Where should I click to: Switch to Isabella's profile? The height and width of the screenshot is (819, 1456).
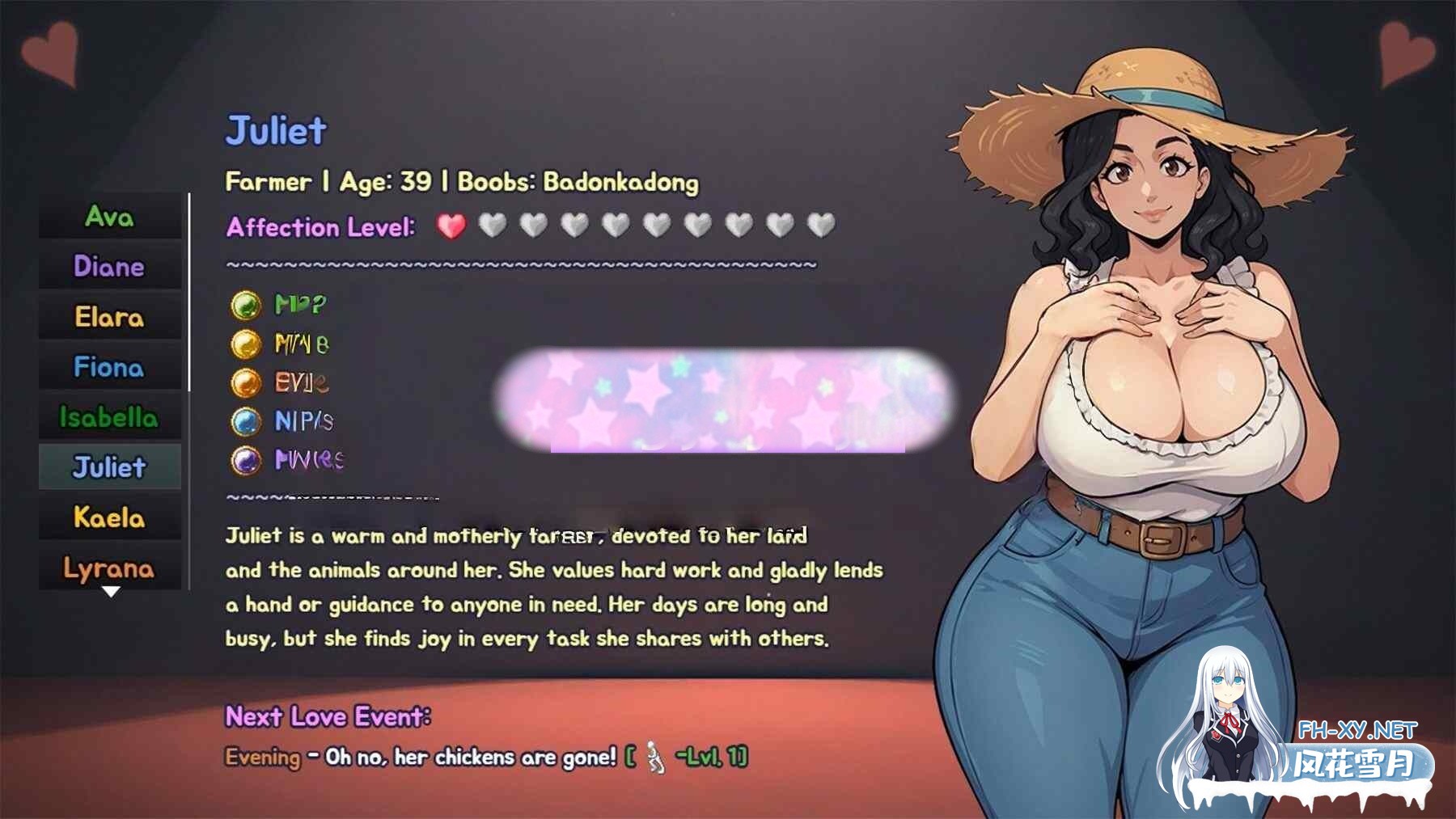(x=110, y=417)
